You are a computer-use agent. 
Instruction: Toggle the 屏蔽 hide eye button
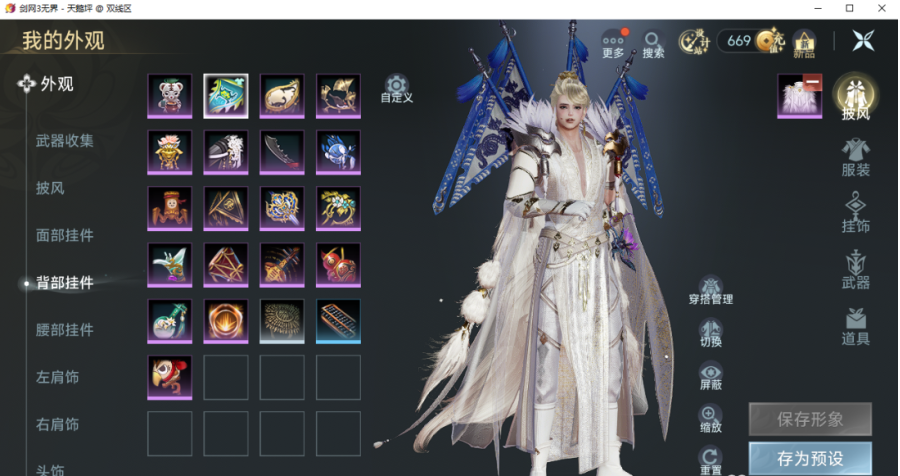pyautogui.click(x=711, y=377)
